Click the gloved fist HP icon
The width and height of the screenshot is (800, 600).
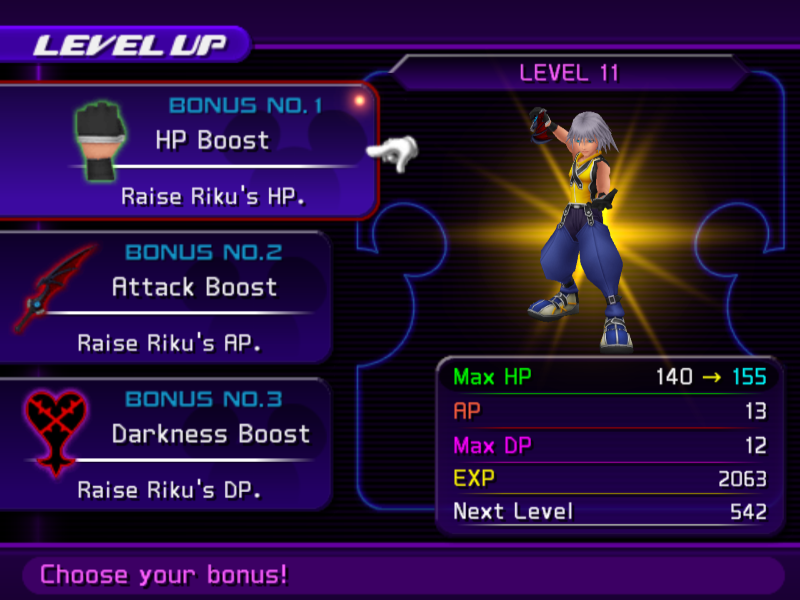(97, 141)
